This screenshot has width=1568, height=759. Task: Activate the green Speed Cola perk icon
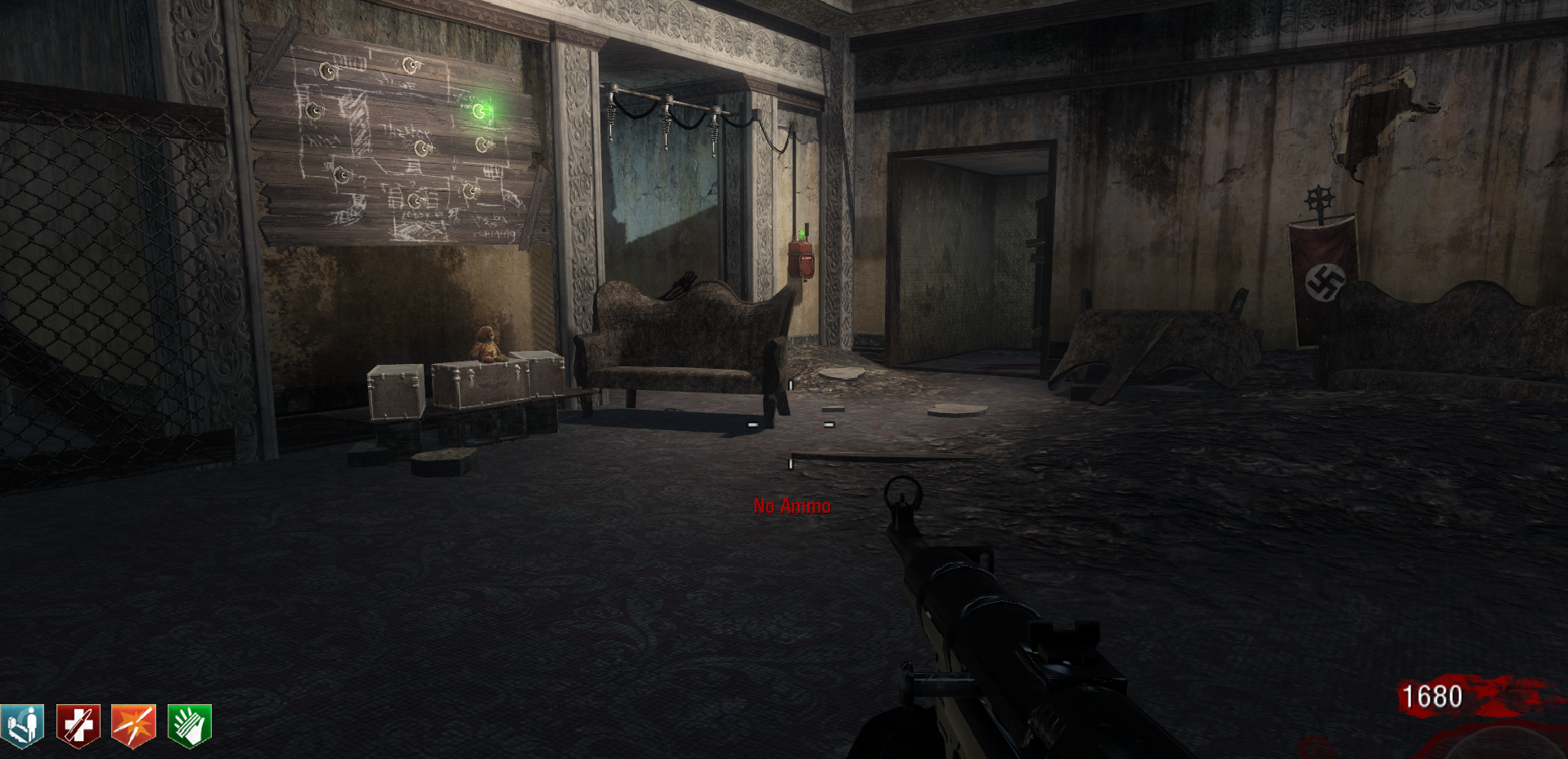[x=189, y=725]
